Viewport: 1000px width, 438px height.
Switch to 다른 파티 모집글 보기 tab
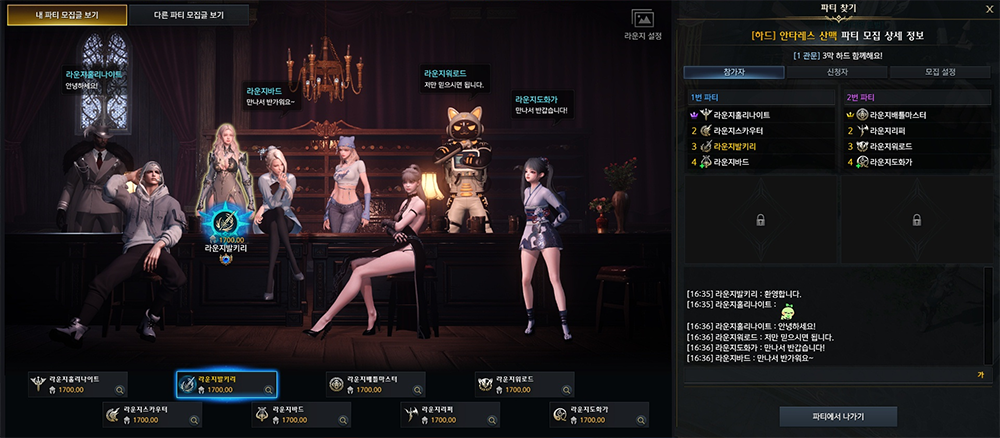[188, 15]
